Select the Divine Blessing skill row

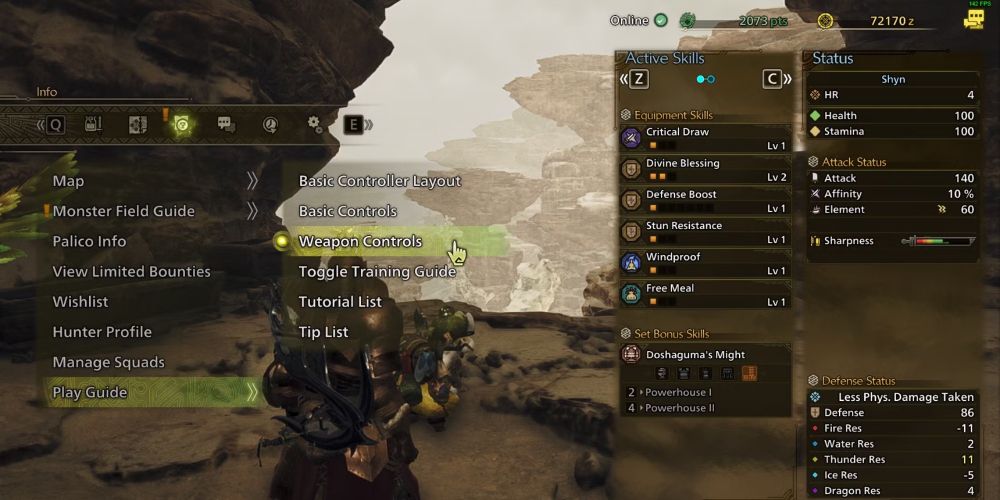click(705, 169)
